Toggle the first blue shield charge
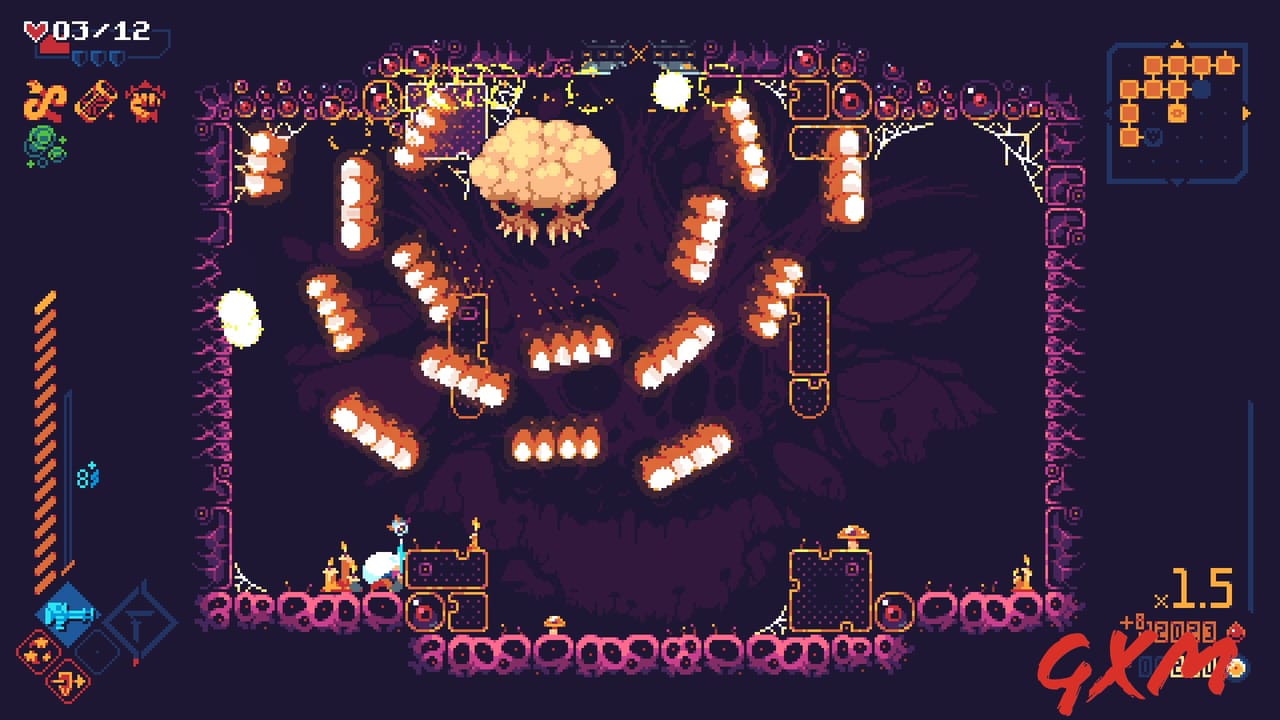 [81, 57]
